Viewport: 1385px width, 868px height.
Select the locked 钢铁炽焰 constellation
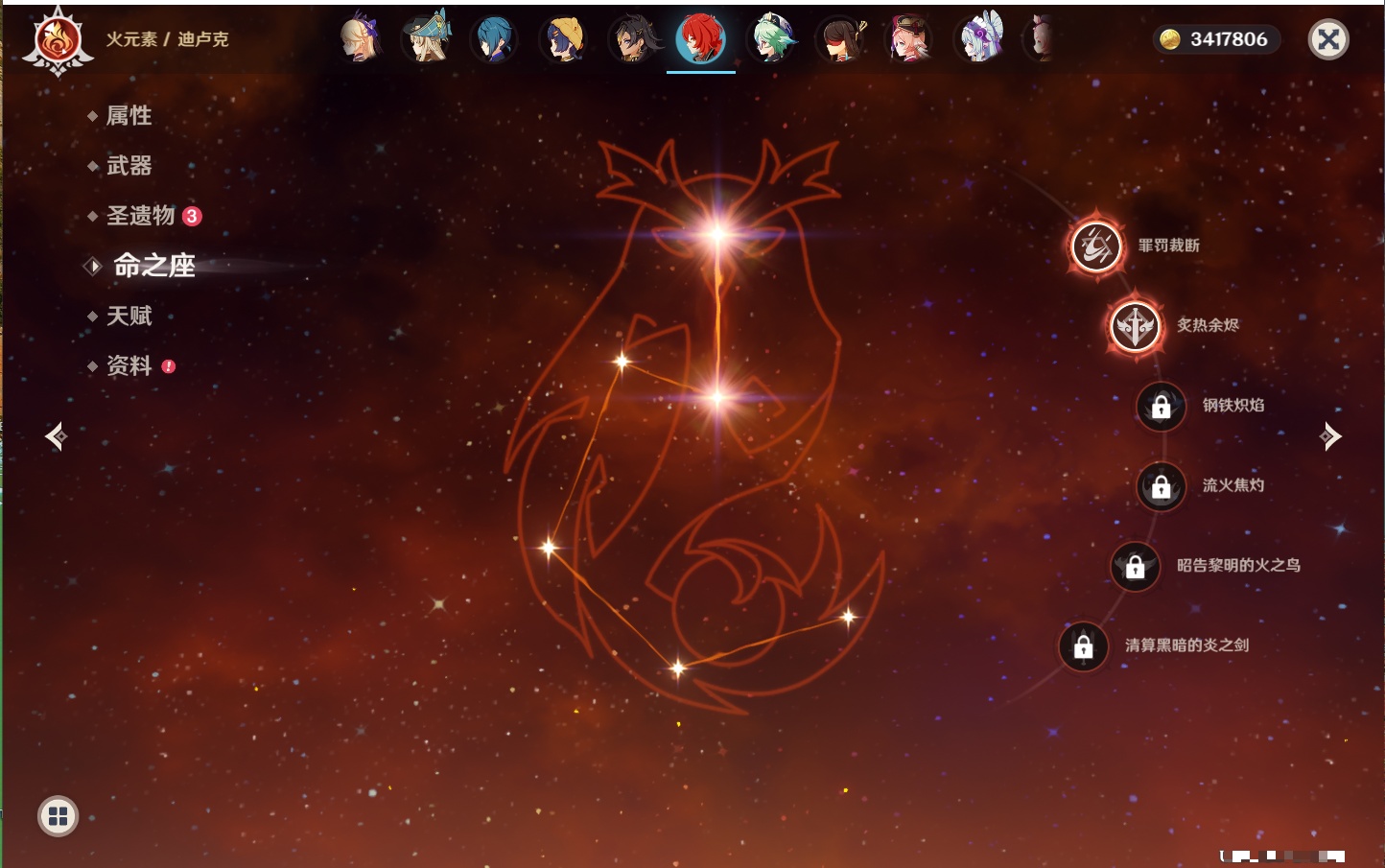click(x=1161, y=406)
